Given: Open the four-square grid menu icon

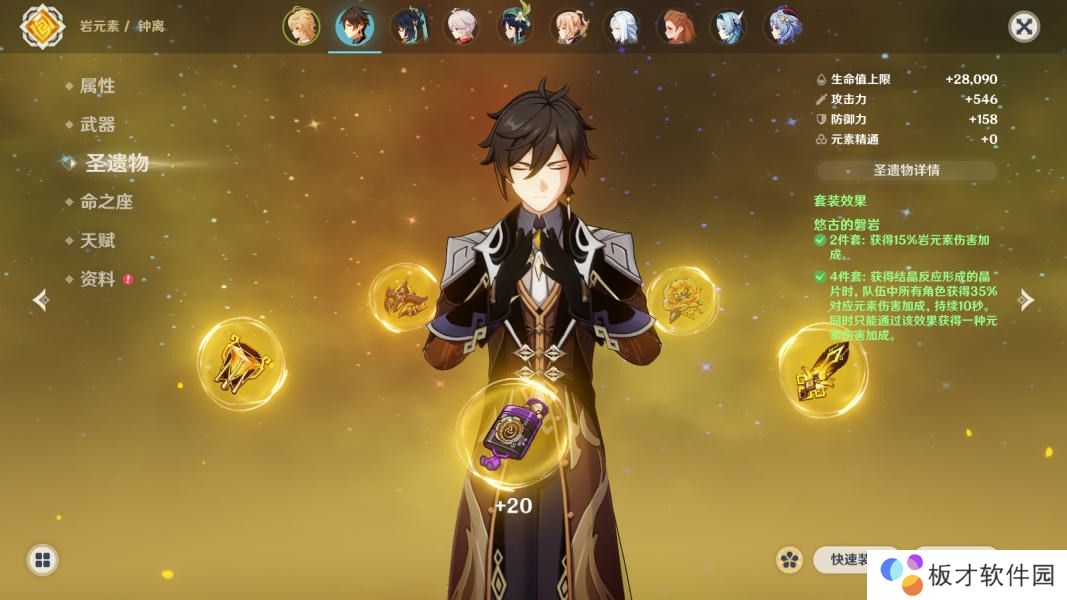Looking at the screenshot, I should [42, 560].
